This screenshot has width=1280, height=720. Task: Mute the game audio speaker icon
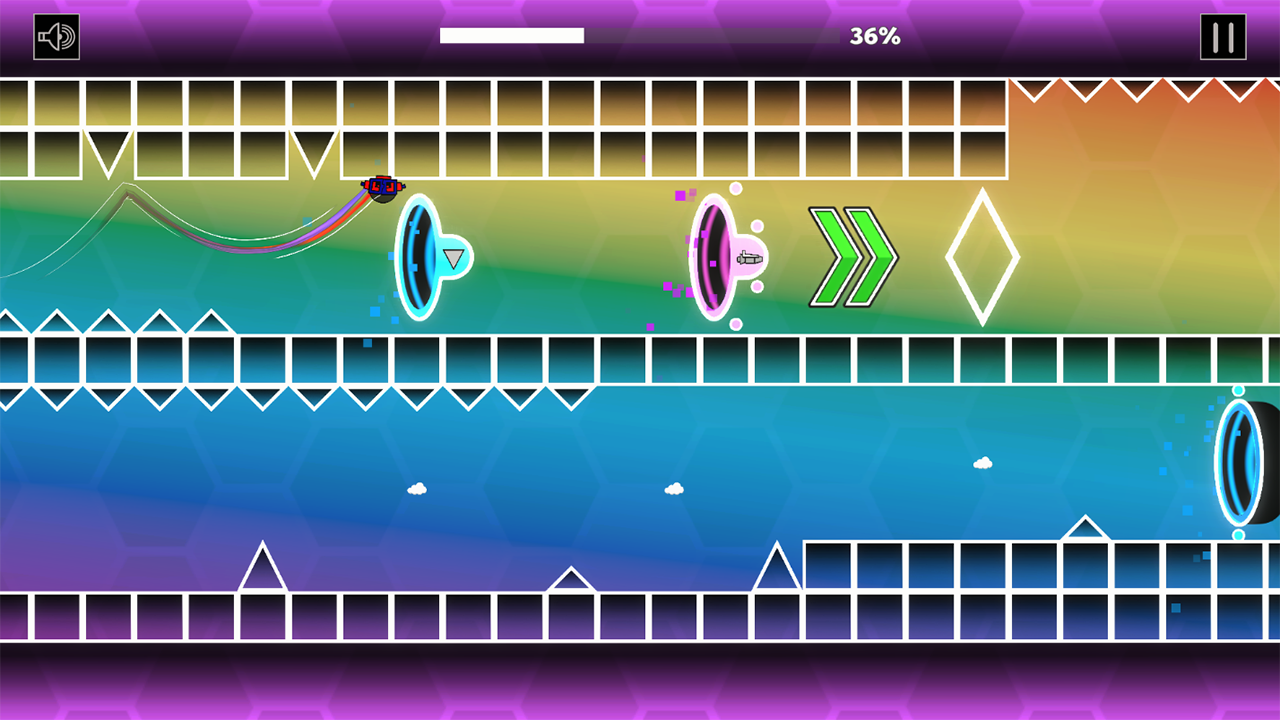(56, 37)
